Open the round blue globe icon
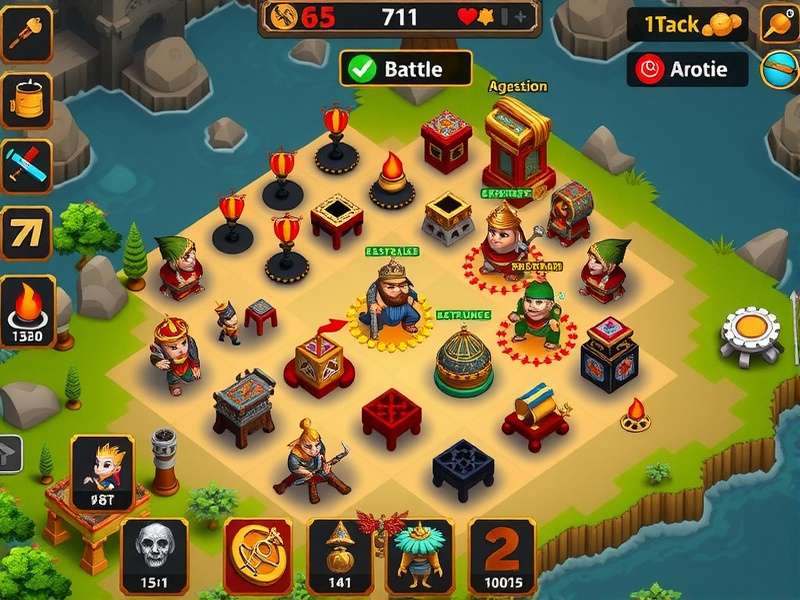800x600 pixels. point(780,68)
